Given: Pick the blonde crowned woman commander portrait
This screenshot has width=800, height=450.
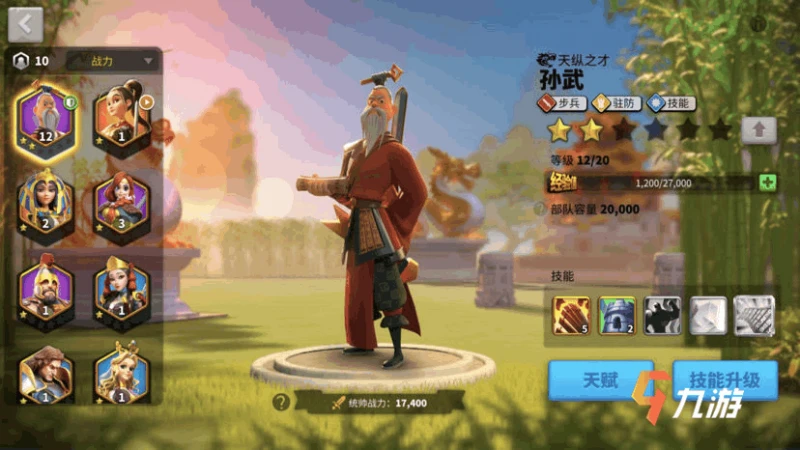Looking at the screenshot, I should [122, 372].
